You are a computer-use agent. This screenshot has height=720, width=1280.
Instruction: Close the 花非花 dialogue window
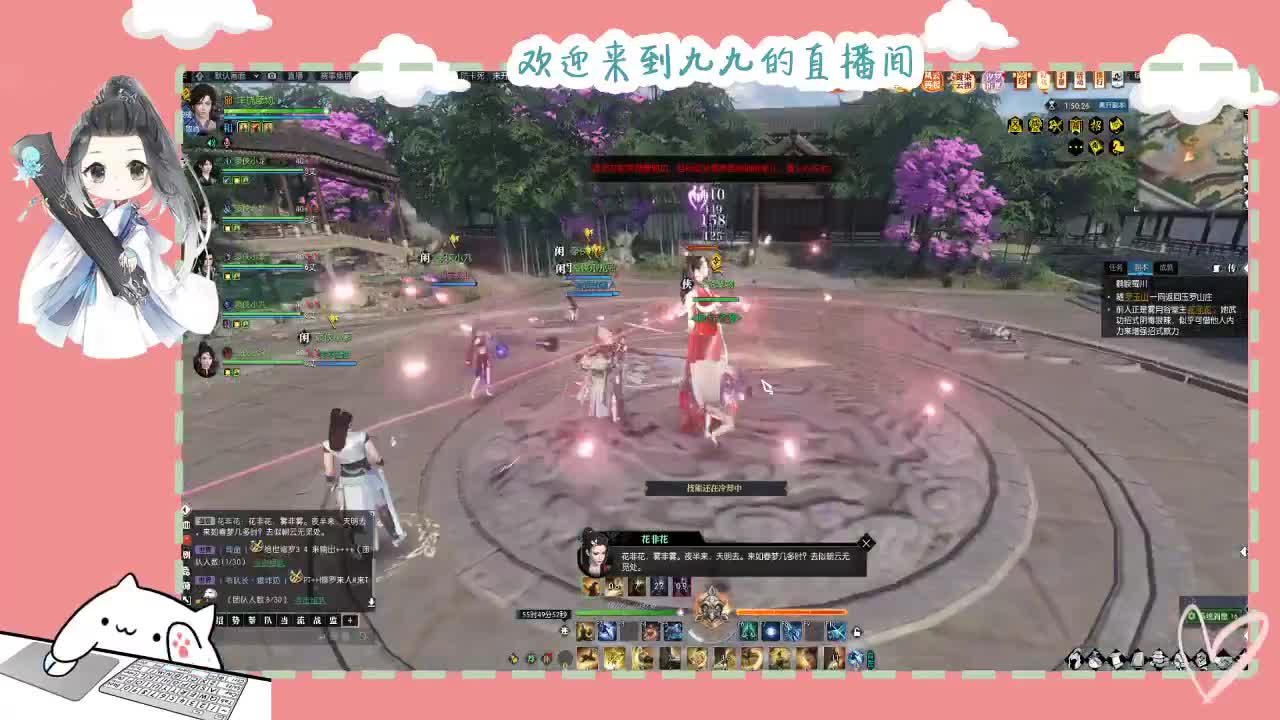(866, 543)
